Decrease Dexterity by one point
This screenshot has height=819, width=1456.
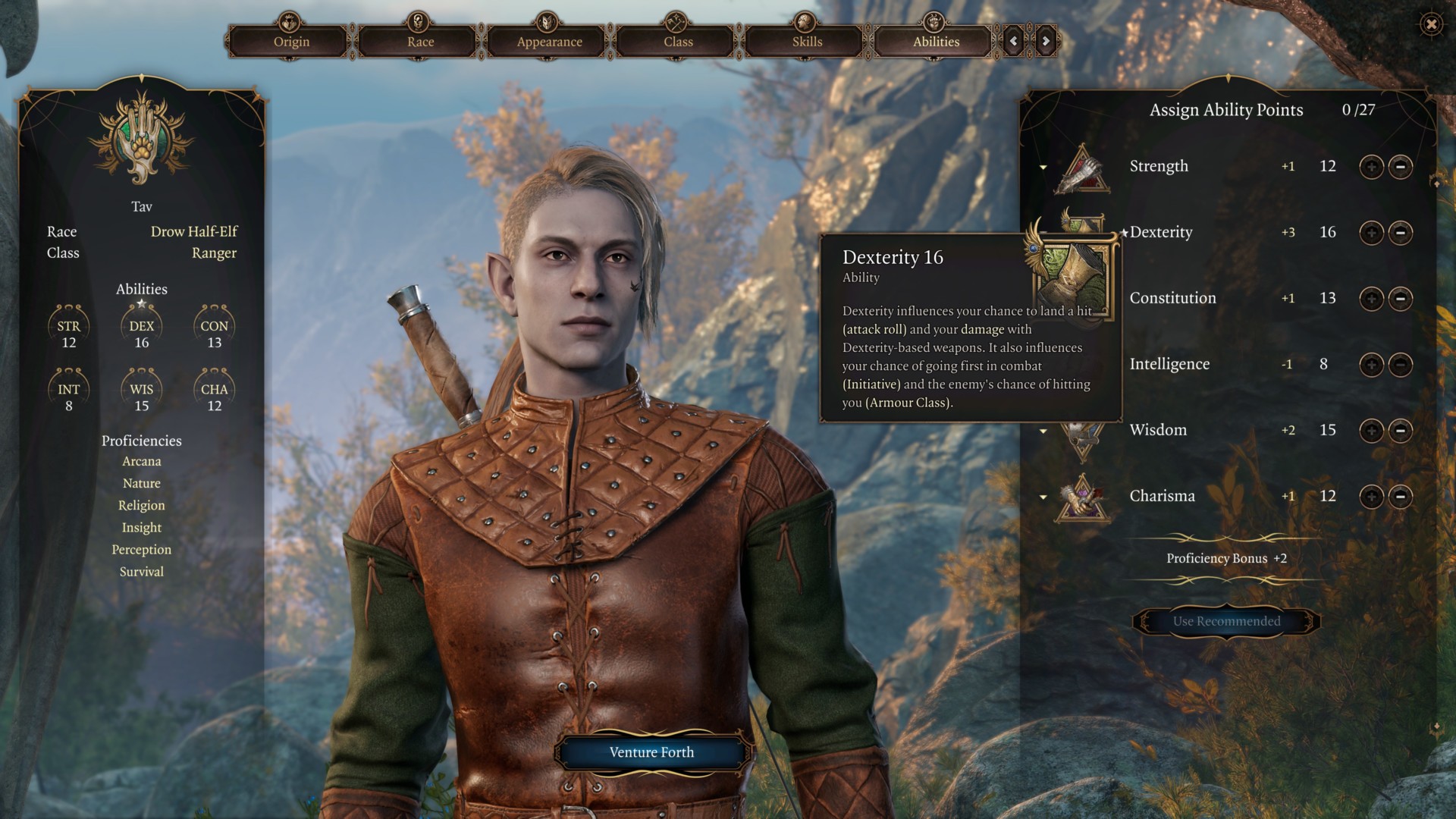click(1401, 233)
